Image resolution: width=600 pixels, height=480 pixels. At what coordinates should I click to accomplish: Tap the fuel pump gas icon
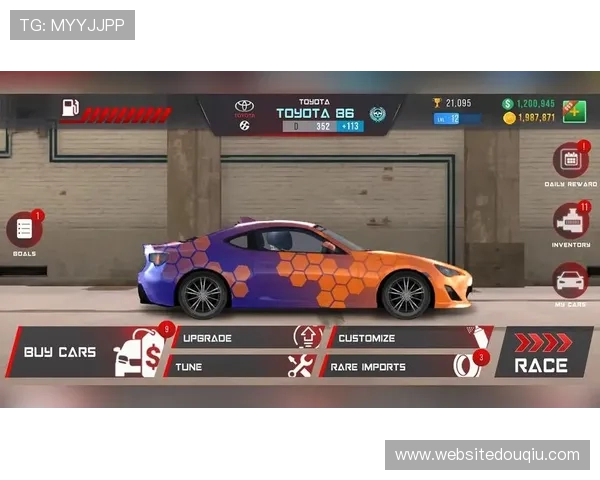click(x=70, y=109)
